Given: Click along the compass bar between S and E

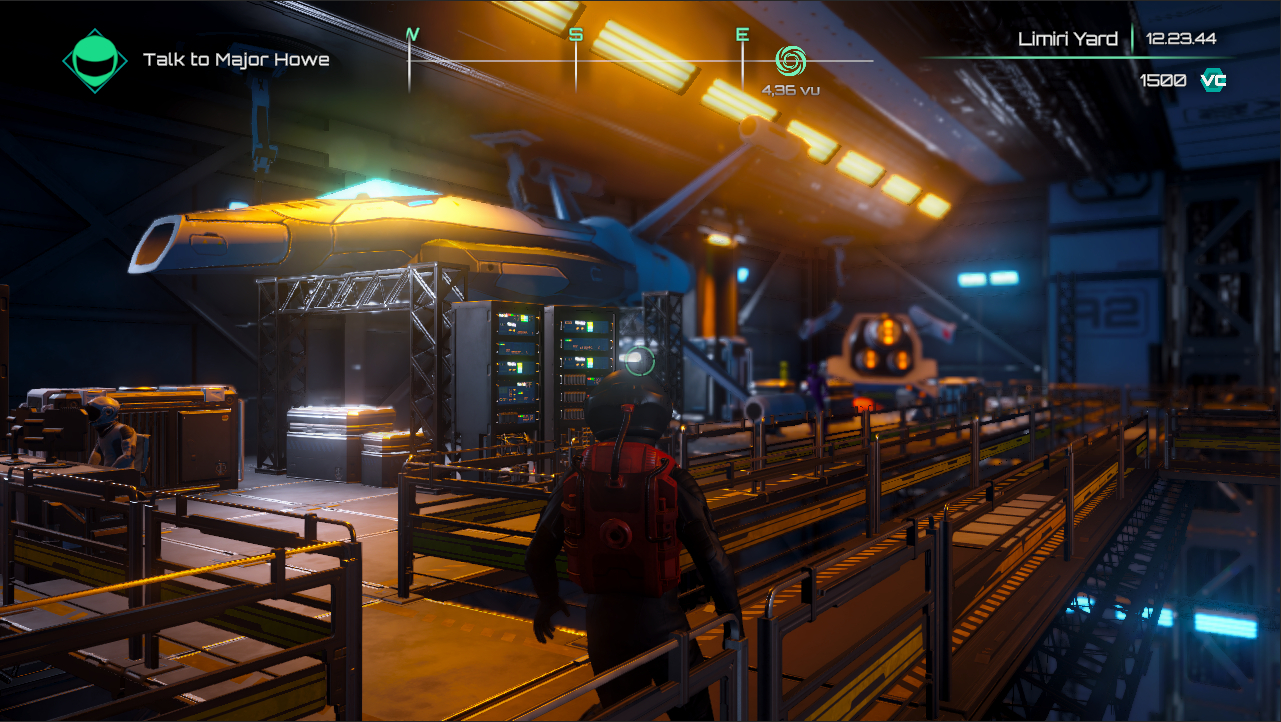Looking at the screenshot, I should pos(658,58).
